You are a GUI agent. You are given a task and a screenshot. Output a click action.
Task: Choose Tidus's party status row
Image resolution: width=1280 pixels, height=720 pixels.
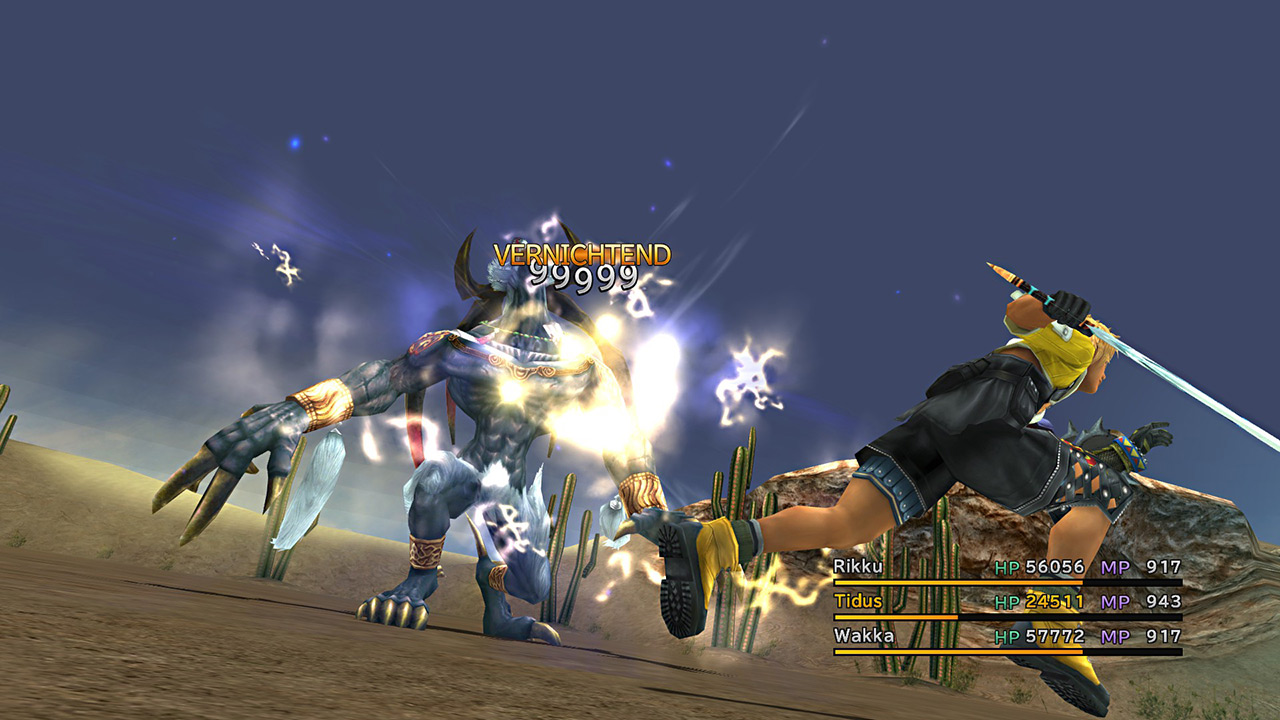click(x=1006, y=602)
